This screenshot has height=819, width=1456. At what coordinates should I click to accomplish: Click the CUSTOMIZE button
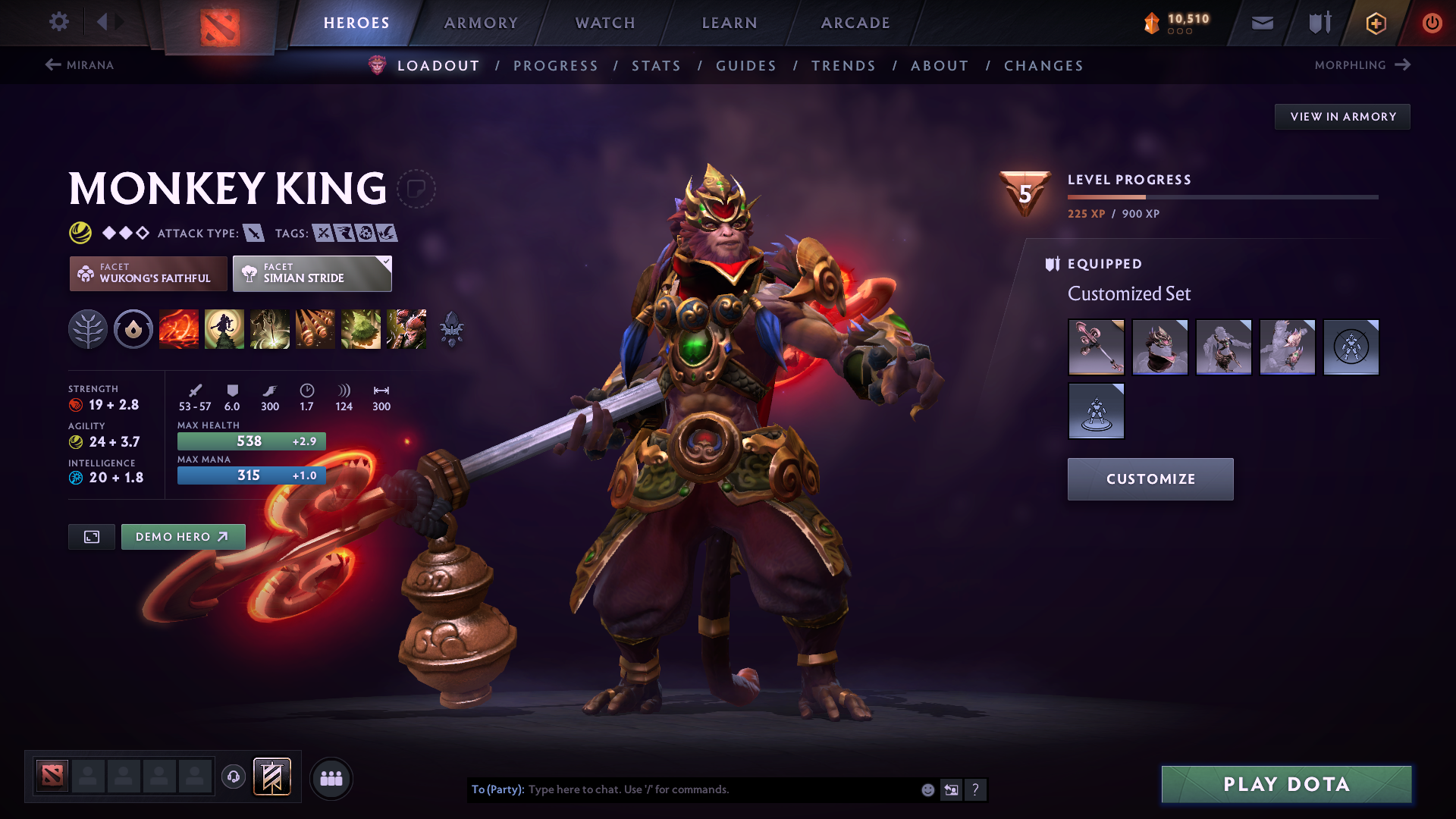(x=1150, y=479)
